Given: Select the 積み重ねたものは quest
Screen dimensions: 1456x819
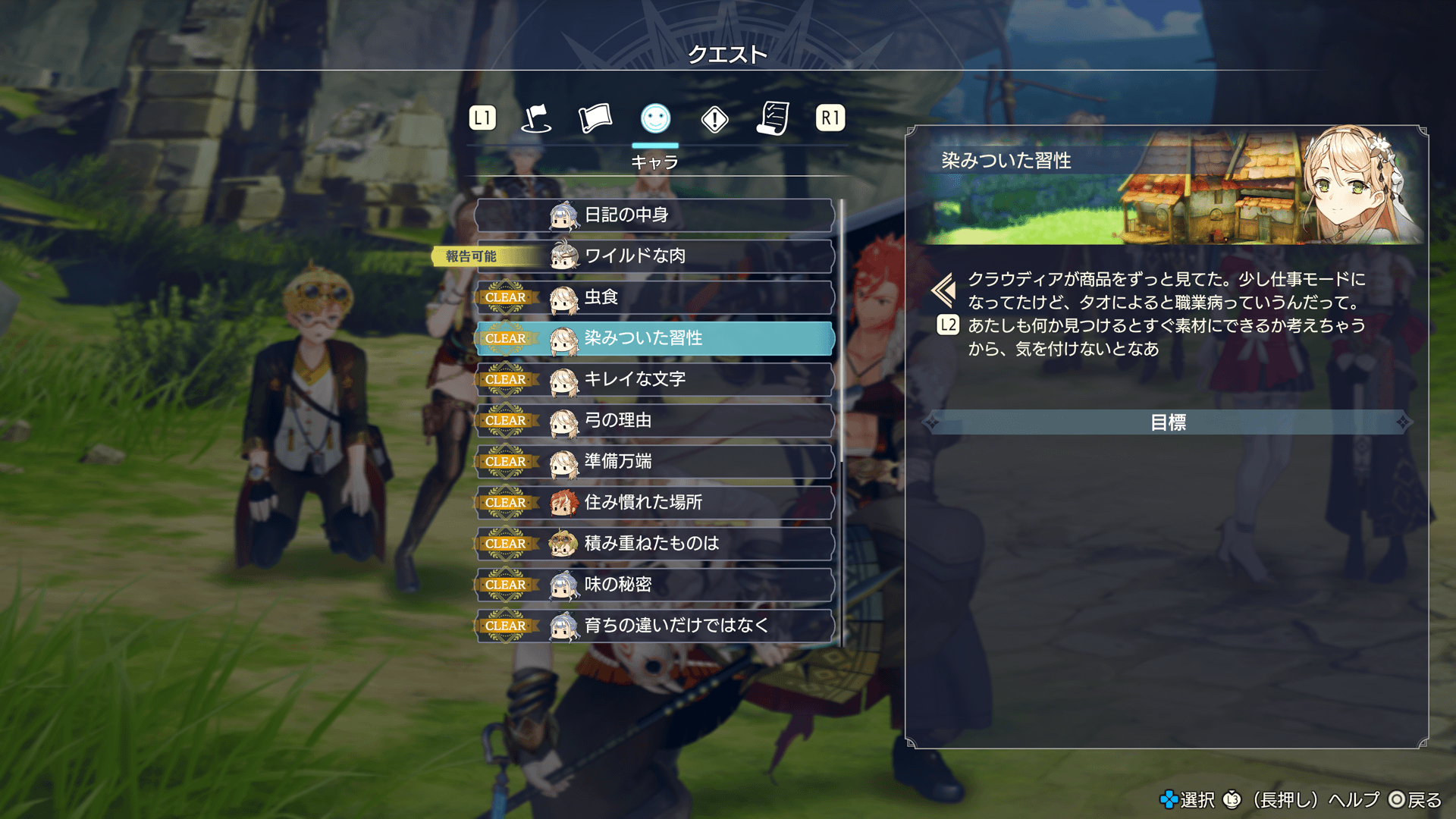Looking at the screenshot, I should pos(654,543).
